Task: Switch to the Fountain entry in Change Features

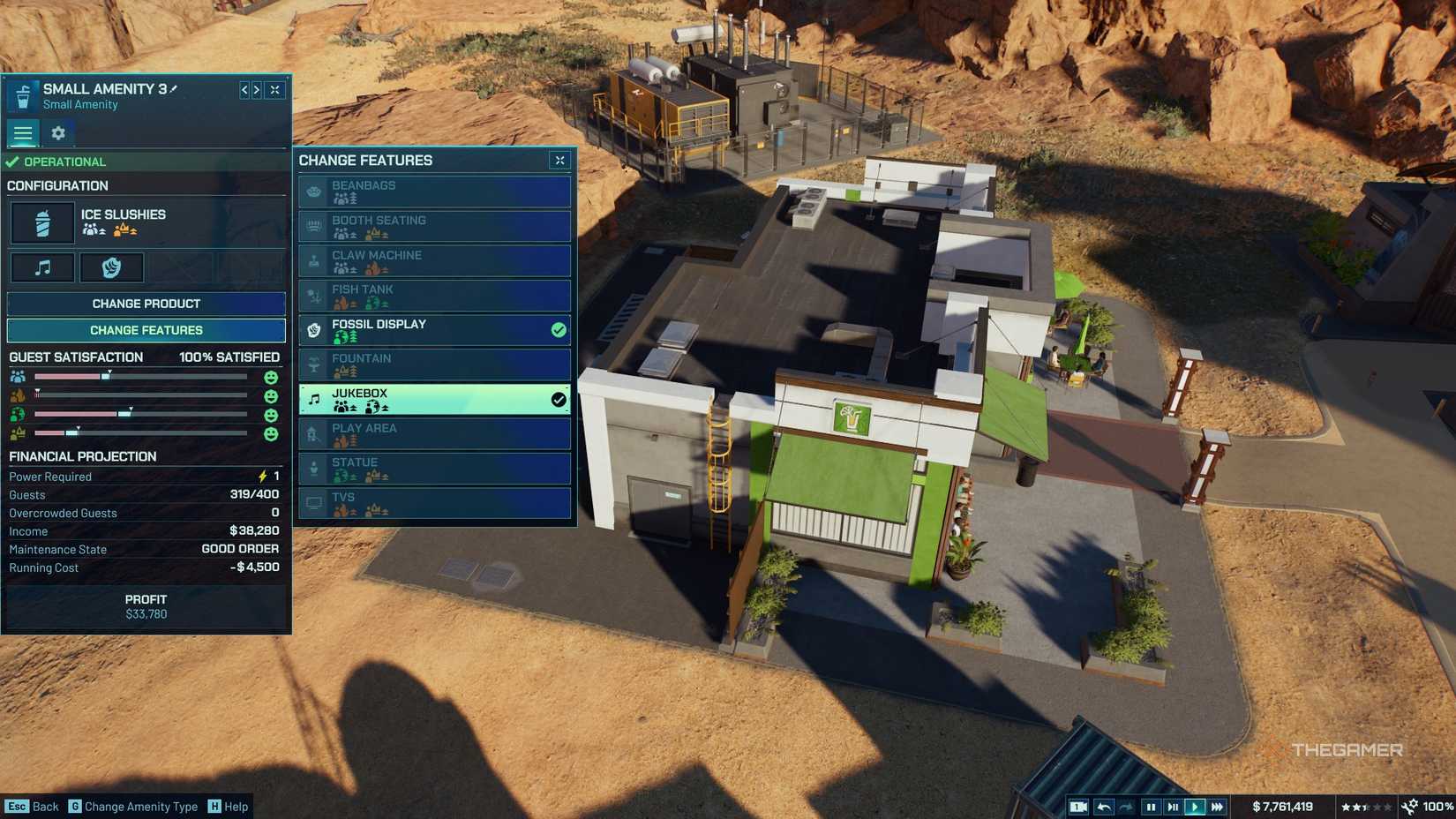Action: click(433, 364)
